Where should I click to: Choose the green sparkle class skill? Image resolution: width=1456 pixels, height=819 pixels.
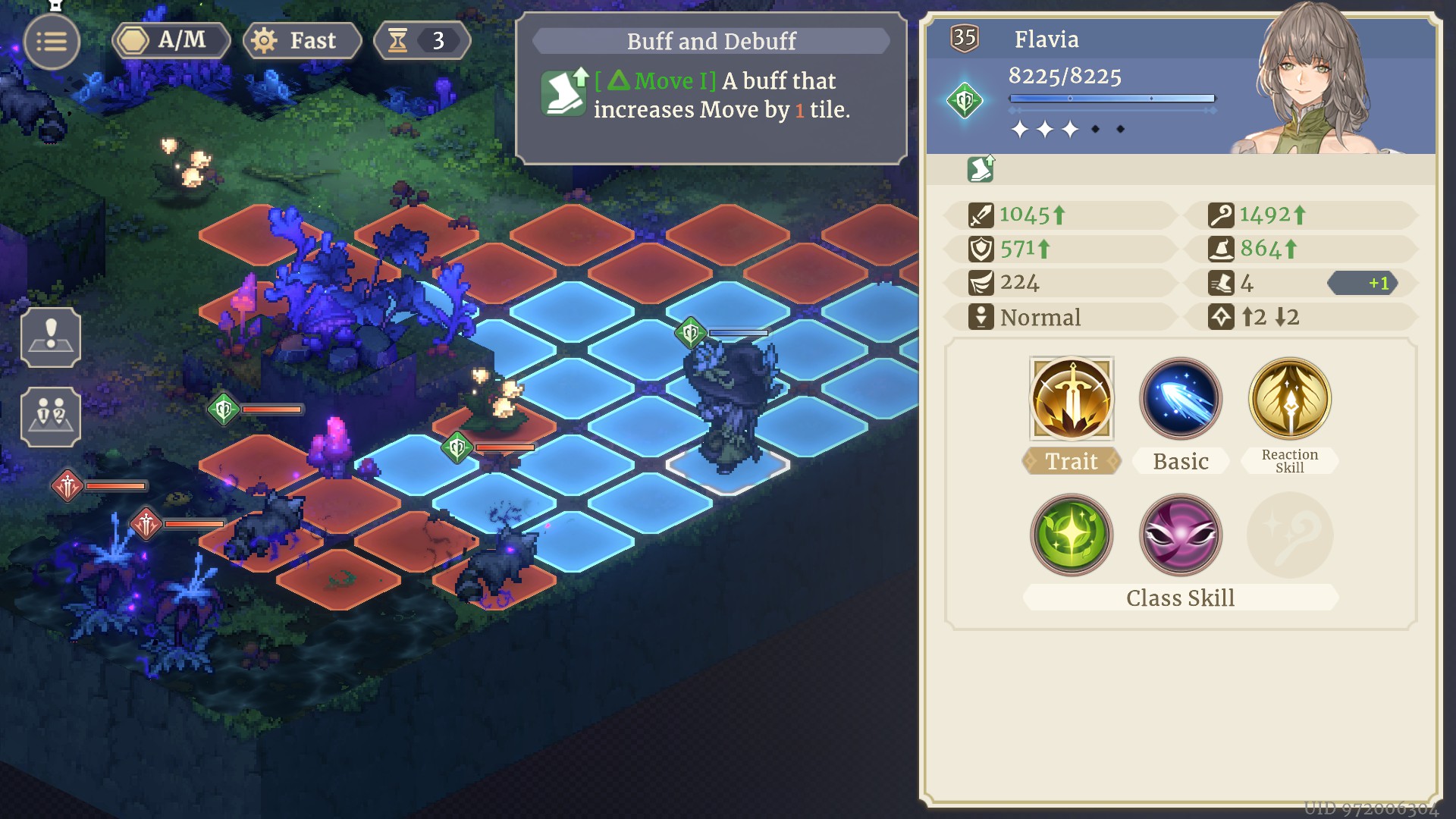1071,535
